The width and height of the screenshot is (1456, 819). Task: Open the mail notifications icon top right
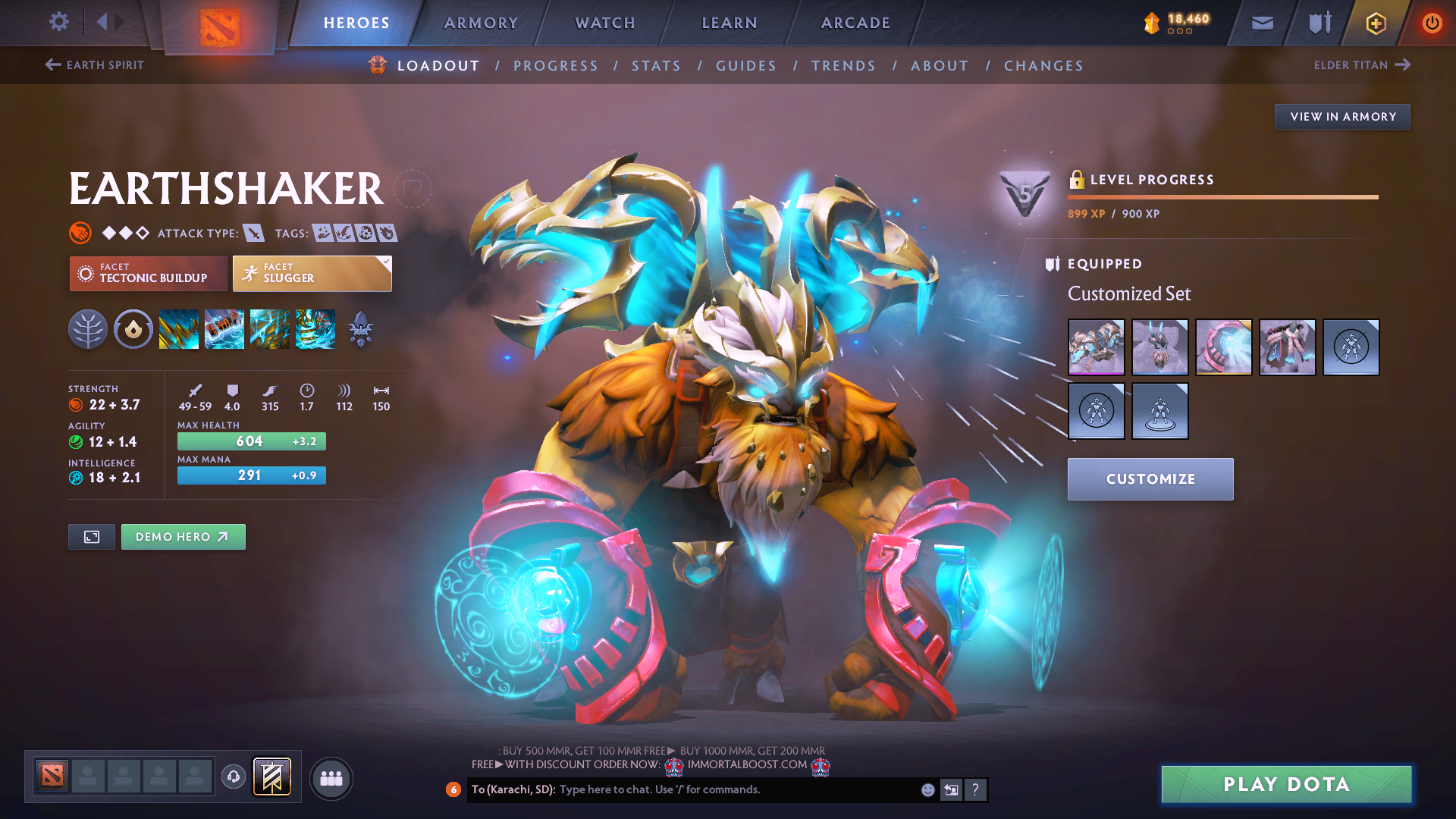pyautogui.click(x=1261, y=23)
